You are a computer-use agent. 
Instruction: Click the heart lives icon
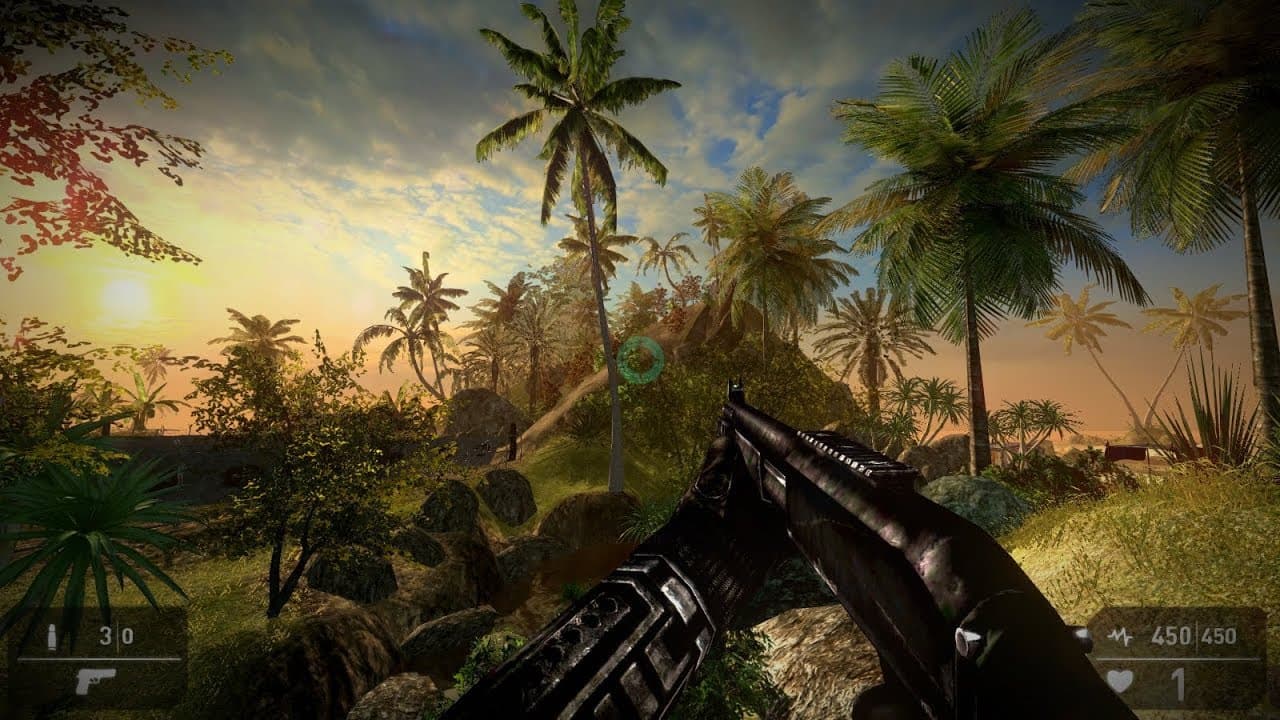(1120, 681)
